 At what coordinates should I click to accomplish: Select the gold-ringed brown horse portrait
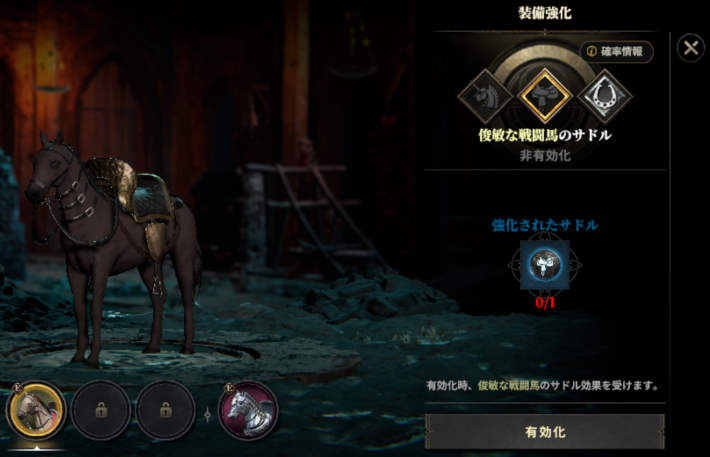tap(37, 410)
